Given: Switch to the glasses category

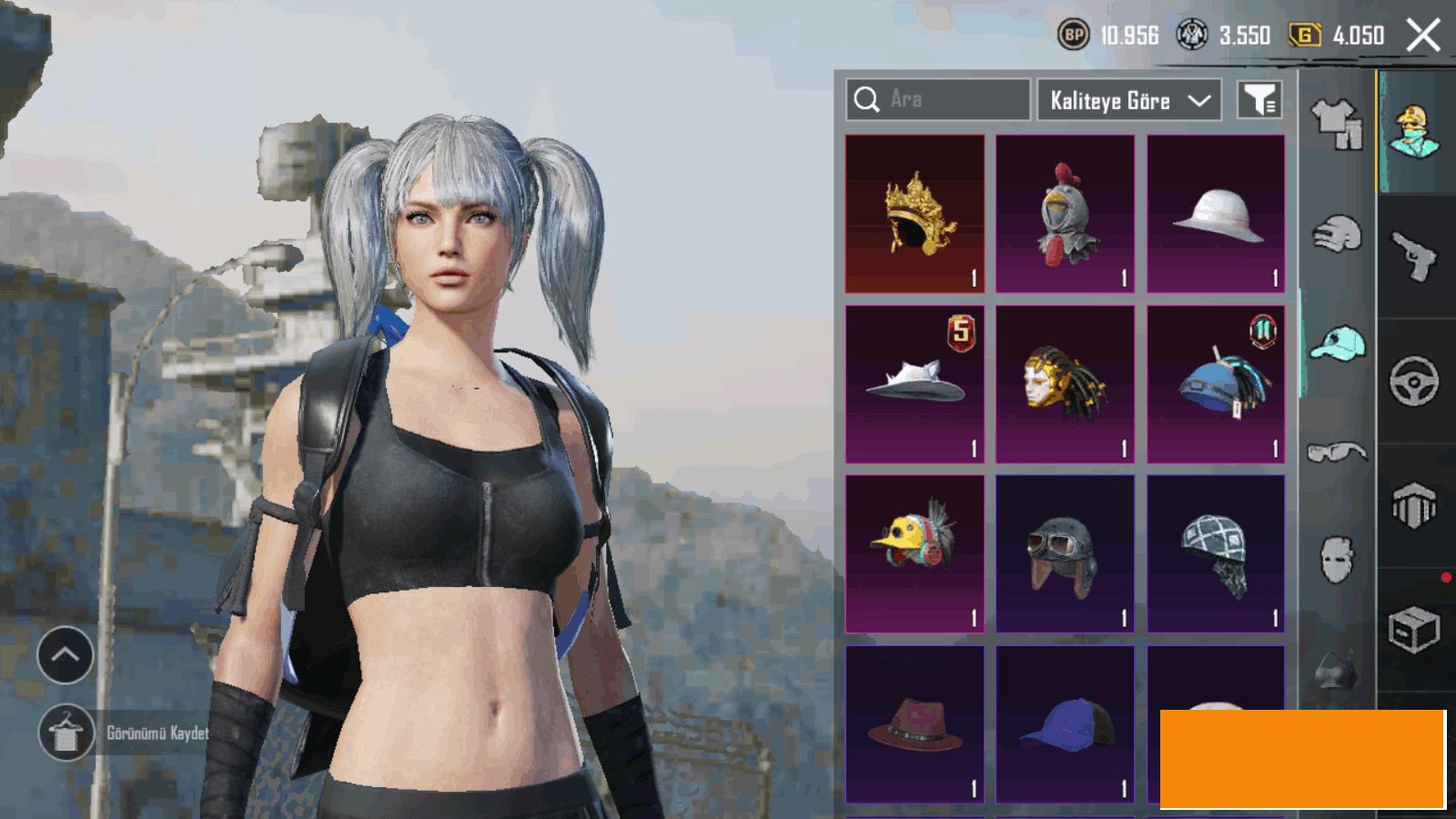Looking at the screenshot, I should pyautogui.click(x=1337, y=451).
